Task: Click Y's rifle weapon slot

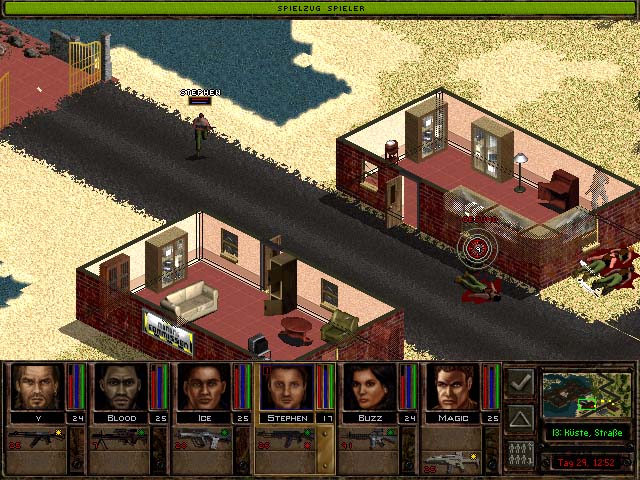Action: point(38,438)
